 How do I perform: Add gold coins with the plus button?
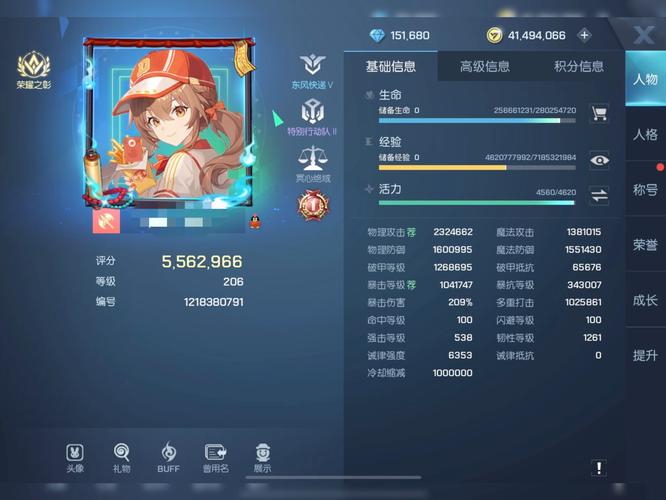[x=585, y=35]
